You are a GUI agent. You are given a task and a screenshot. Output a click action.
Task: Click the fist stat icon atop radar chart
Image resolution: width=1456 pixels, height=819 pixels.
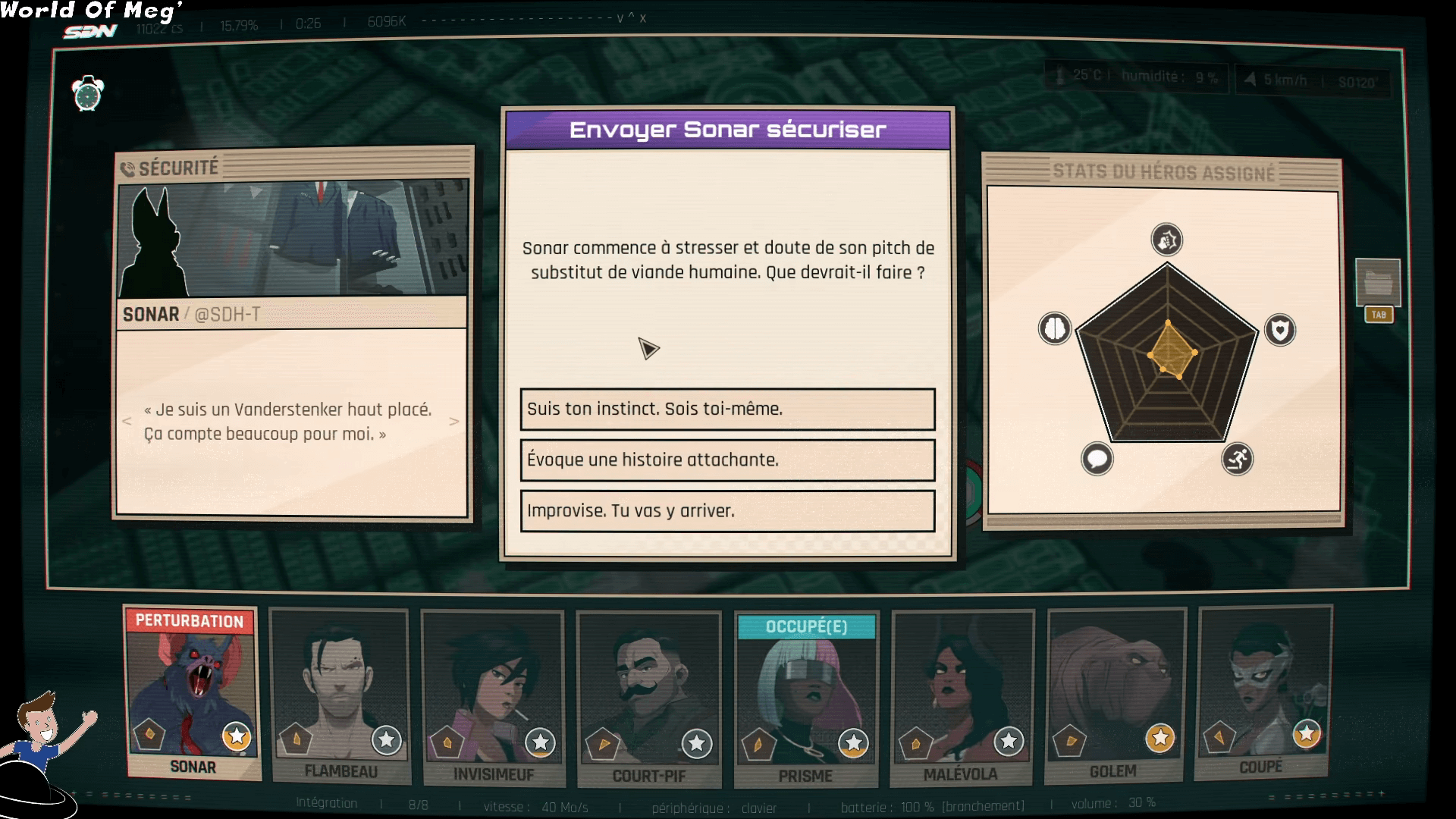1166,240
